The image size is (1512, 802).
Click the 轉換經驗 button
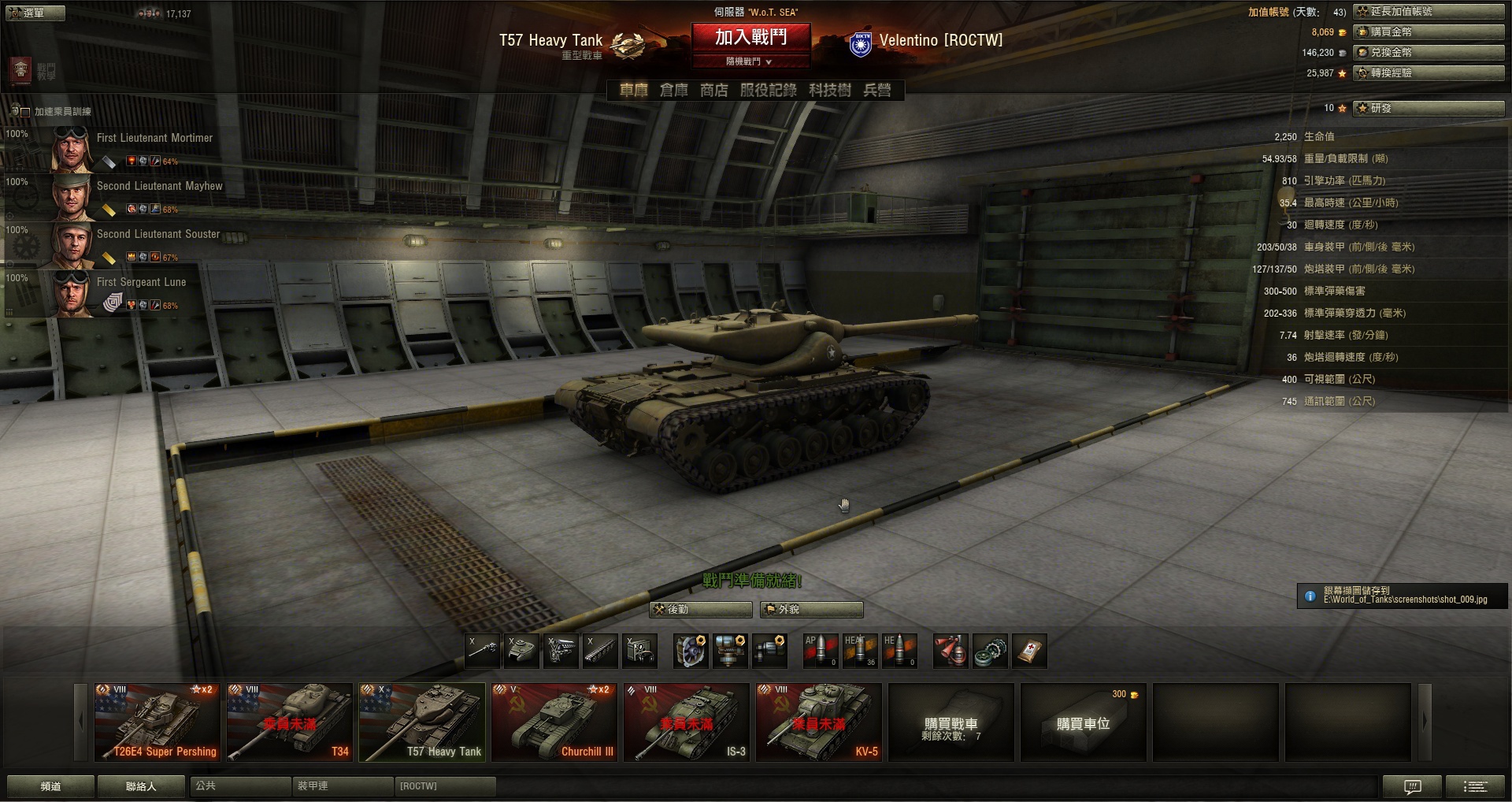coord(1429,73)
